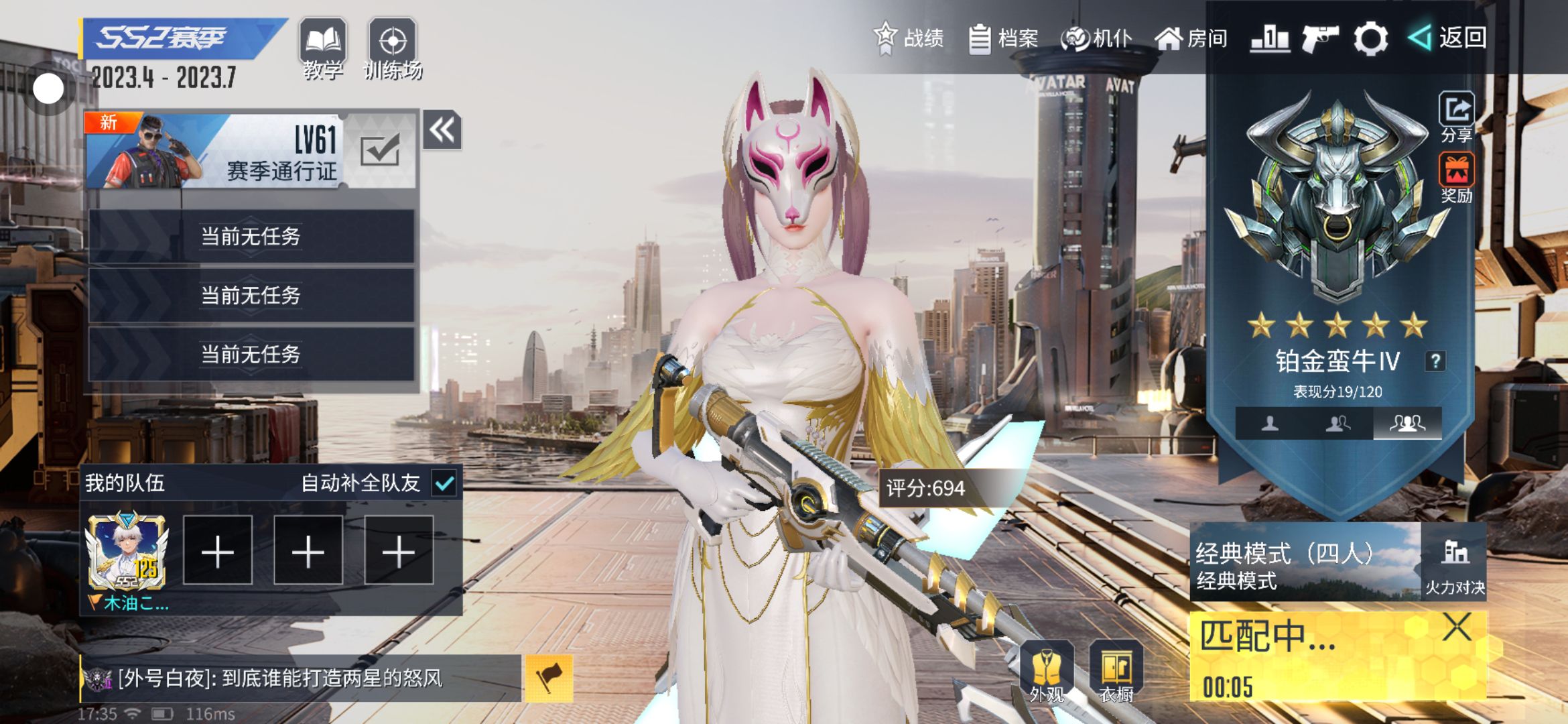Image resolution: width=1568 pixels, height=724 pixels.
Task: Open the 机仆 menu
Action: coord(1097,38)
